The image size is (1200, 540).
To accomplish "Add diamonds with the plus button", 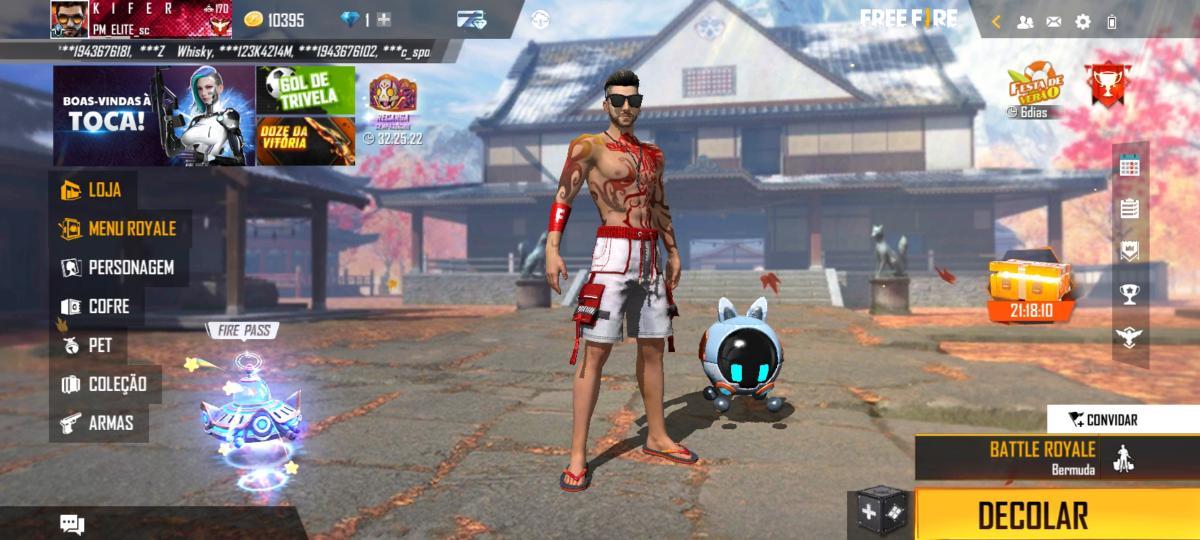I will coord(384,20).
